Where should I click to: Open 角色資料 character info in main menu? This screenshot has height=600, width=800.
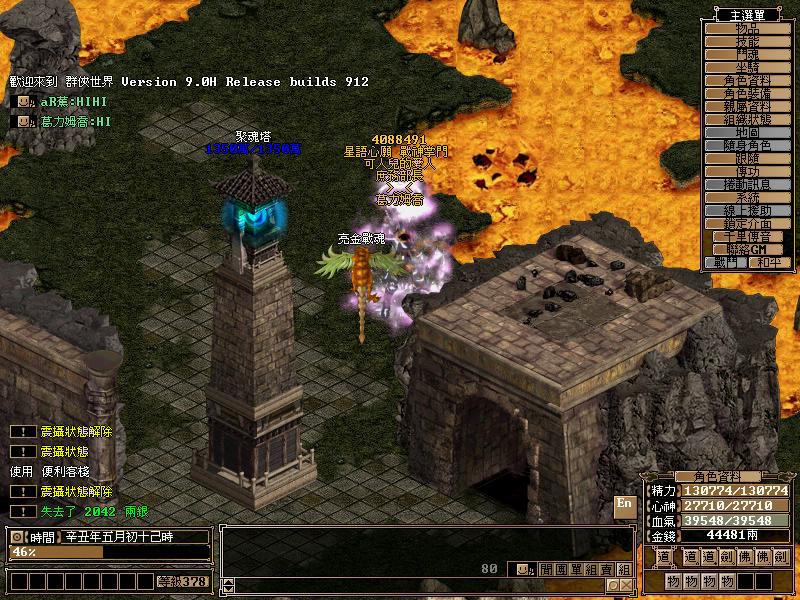click(x=747, y=80)
